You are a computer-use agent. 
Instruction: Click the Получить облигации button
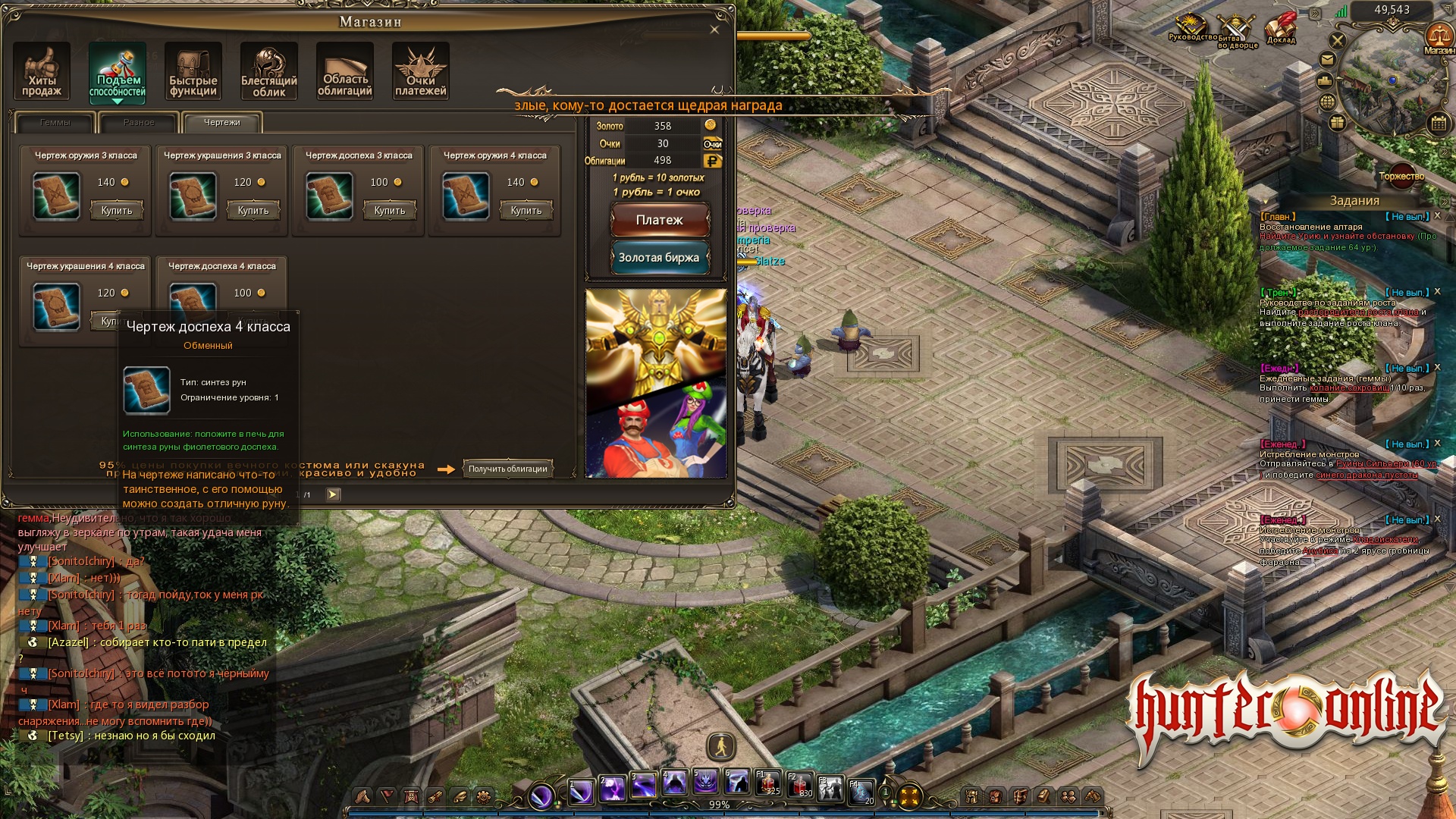coord(508,469)
